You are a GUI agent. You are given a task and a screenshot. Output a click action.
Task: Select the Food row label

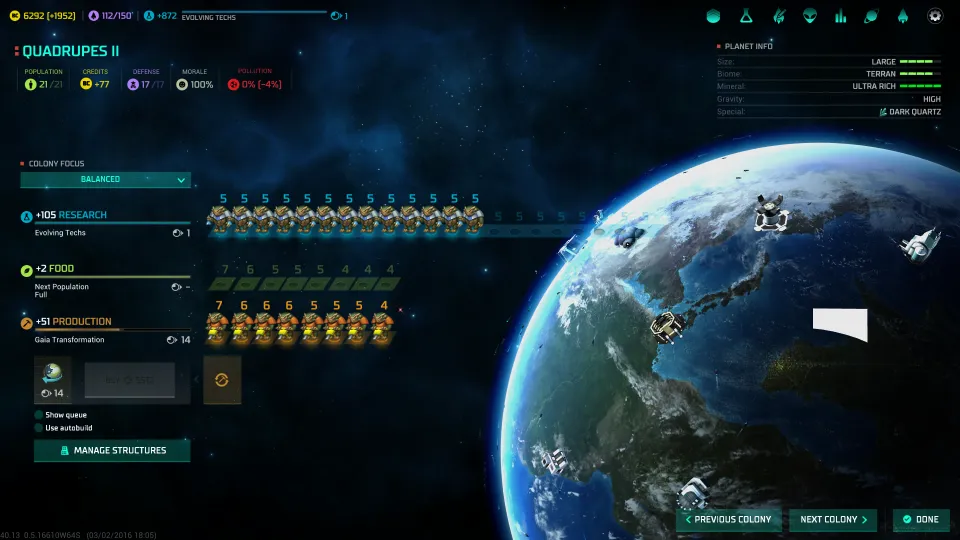[62, 269]
